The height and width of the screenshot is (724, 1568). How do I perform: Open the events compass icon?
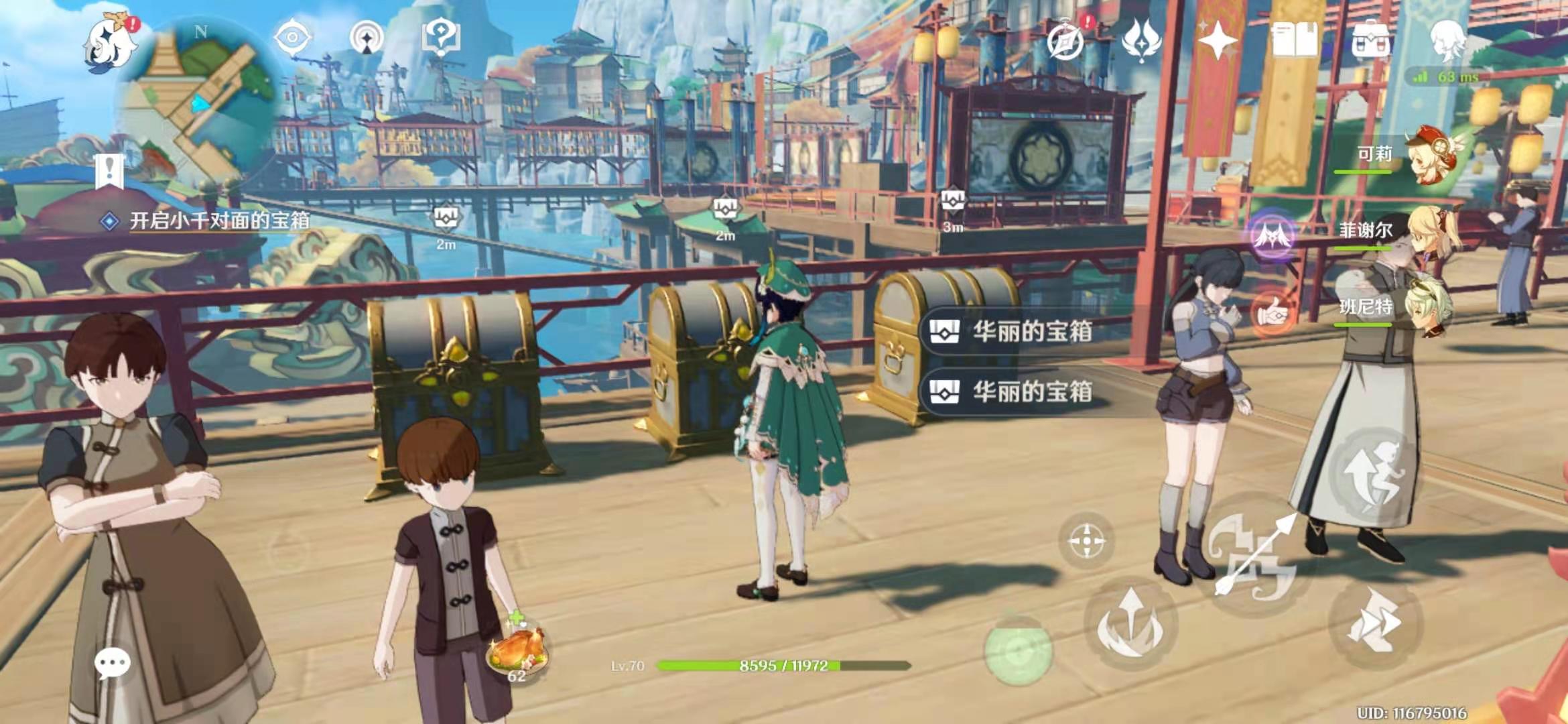click(1065, 42)
